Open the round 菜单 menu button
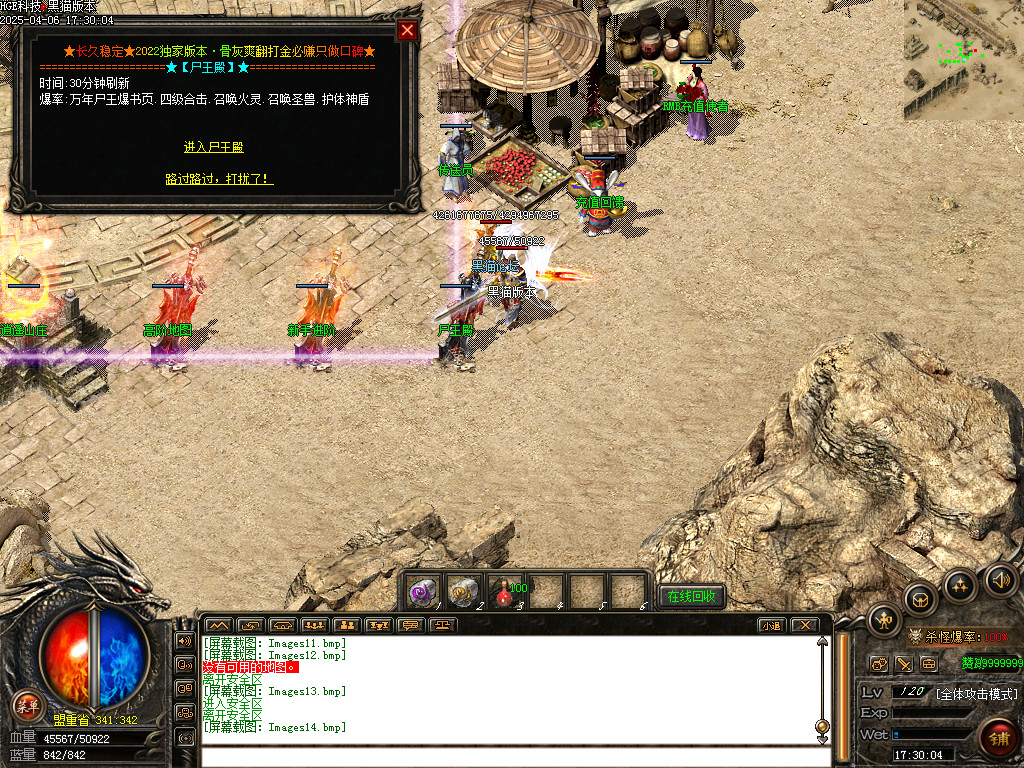1024x768 pixels. pyautogui.click(x=26, y=706)
